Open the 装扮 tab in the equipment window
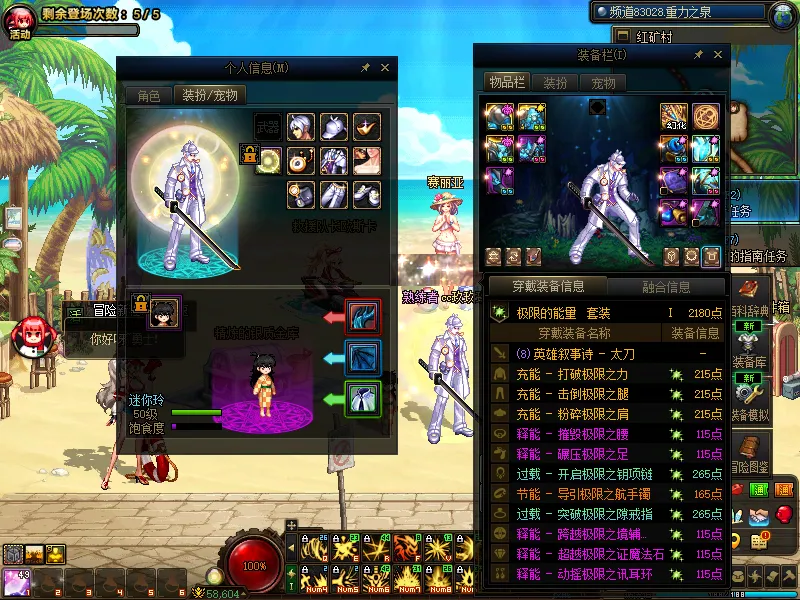This screenshot has height=600, width=800. (555, 83)
